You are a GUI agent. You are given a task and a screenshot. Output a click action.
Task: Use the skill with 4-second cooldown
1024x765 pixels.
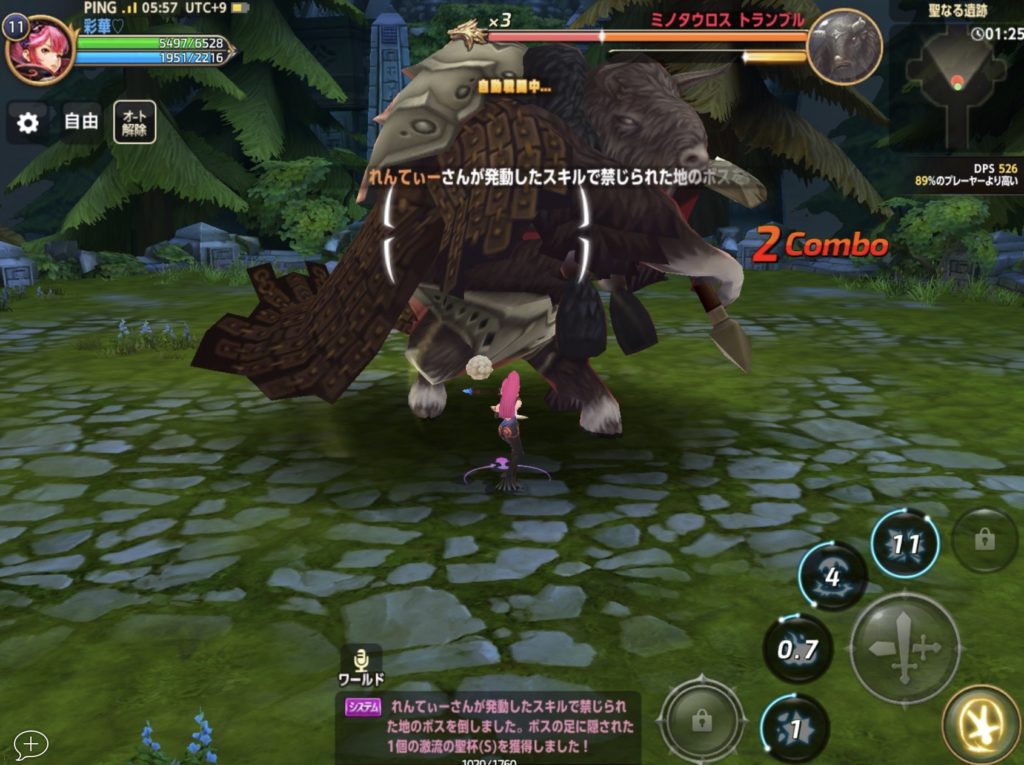click(x=832, y=577)
